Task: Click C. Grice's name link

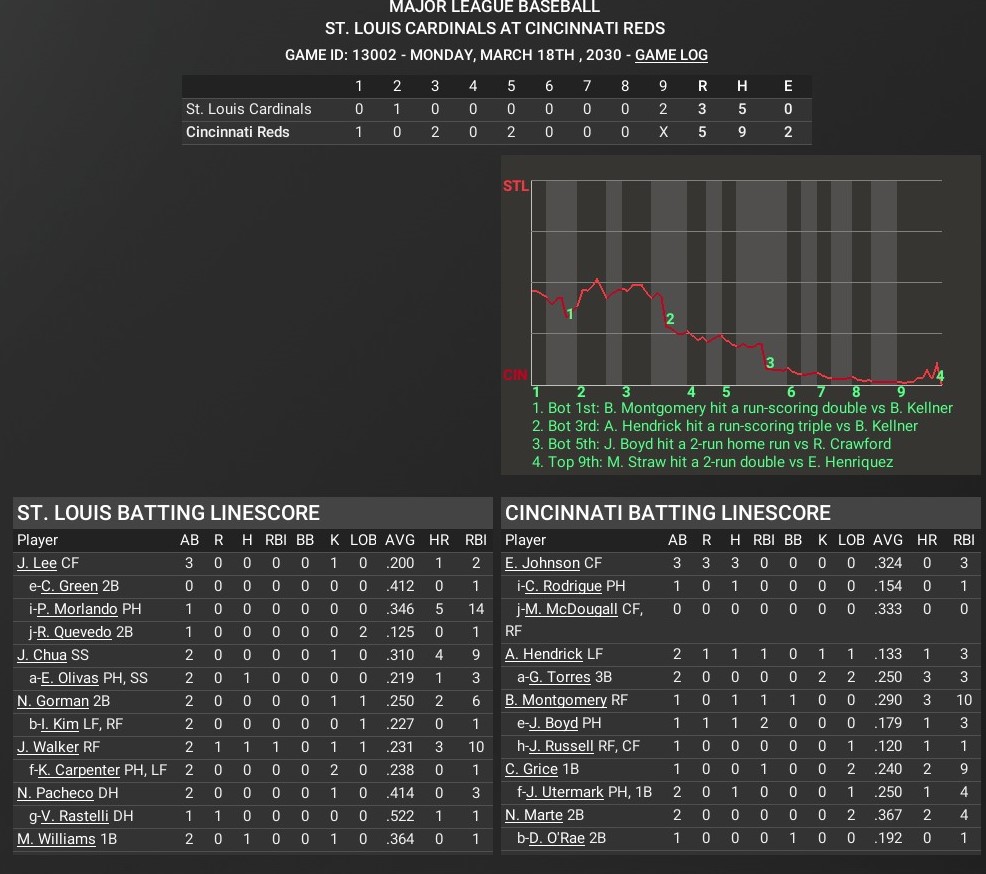Action: click(532, 769)
